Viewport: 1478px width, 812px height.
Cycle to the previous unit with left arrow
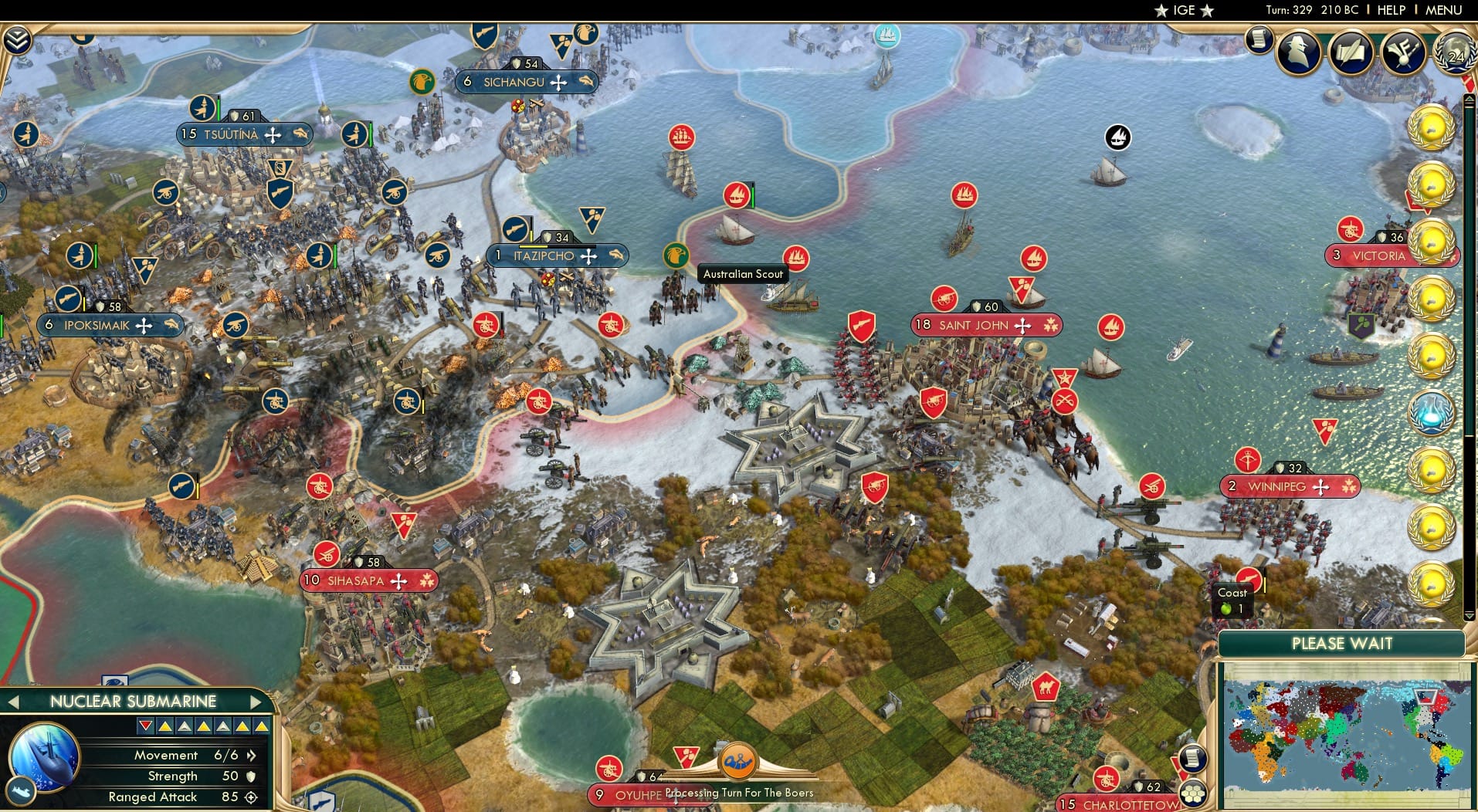coord(15,702)
